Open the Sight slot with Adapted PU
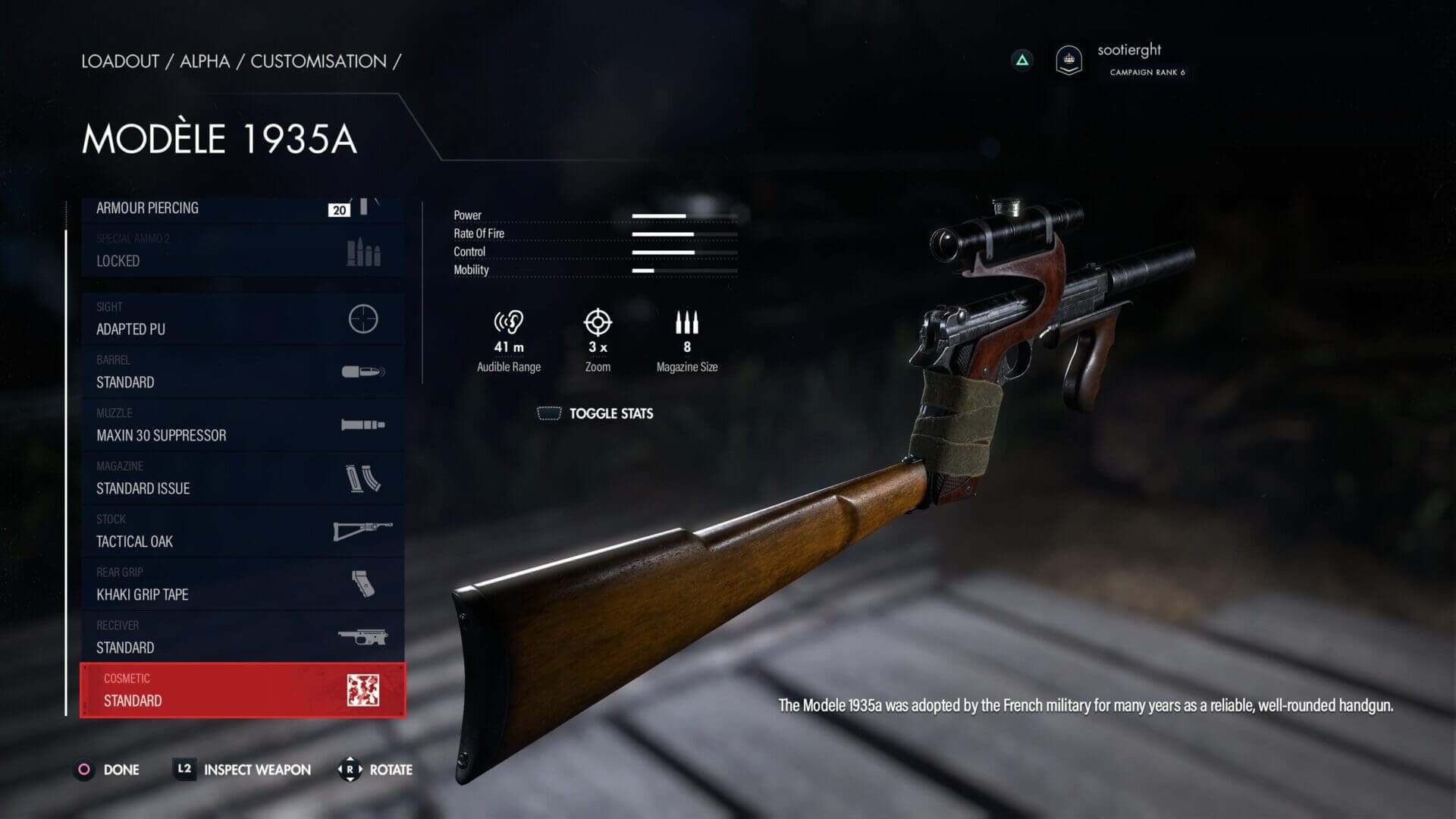The image size is (1456, 819). click(x=241, y=319)
